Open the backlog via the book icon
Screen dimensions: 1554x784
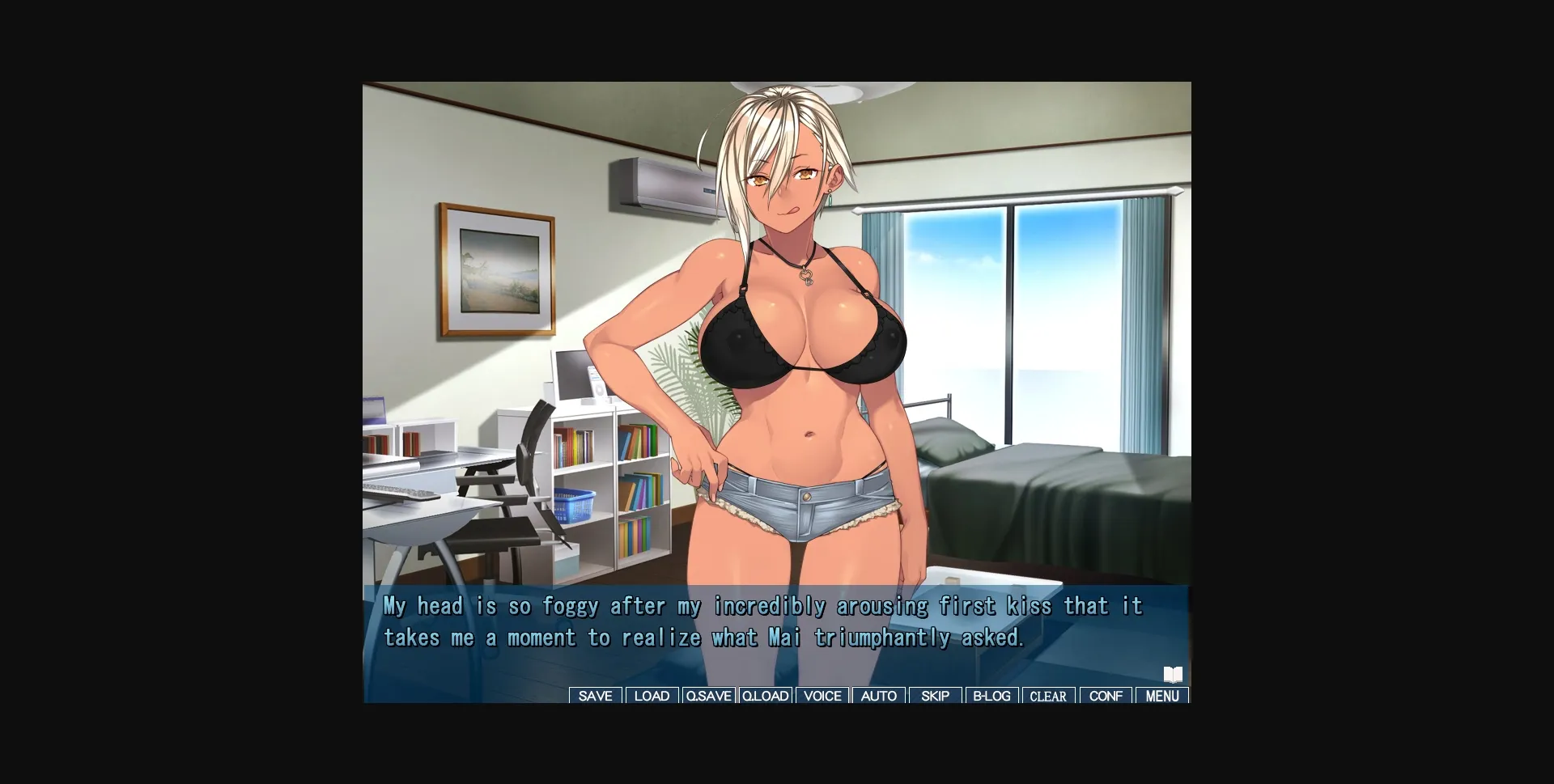(1173, 674)
